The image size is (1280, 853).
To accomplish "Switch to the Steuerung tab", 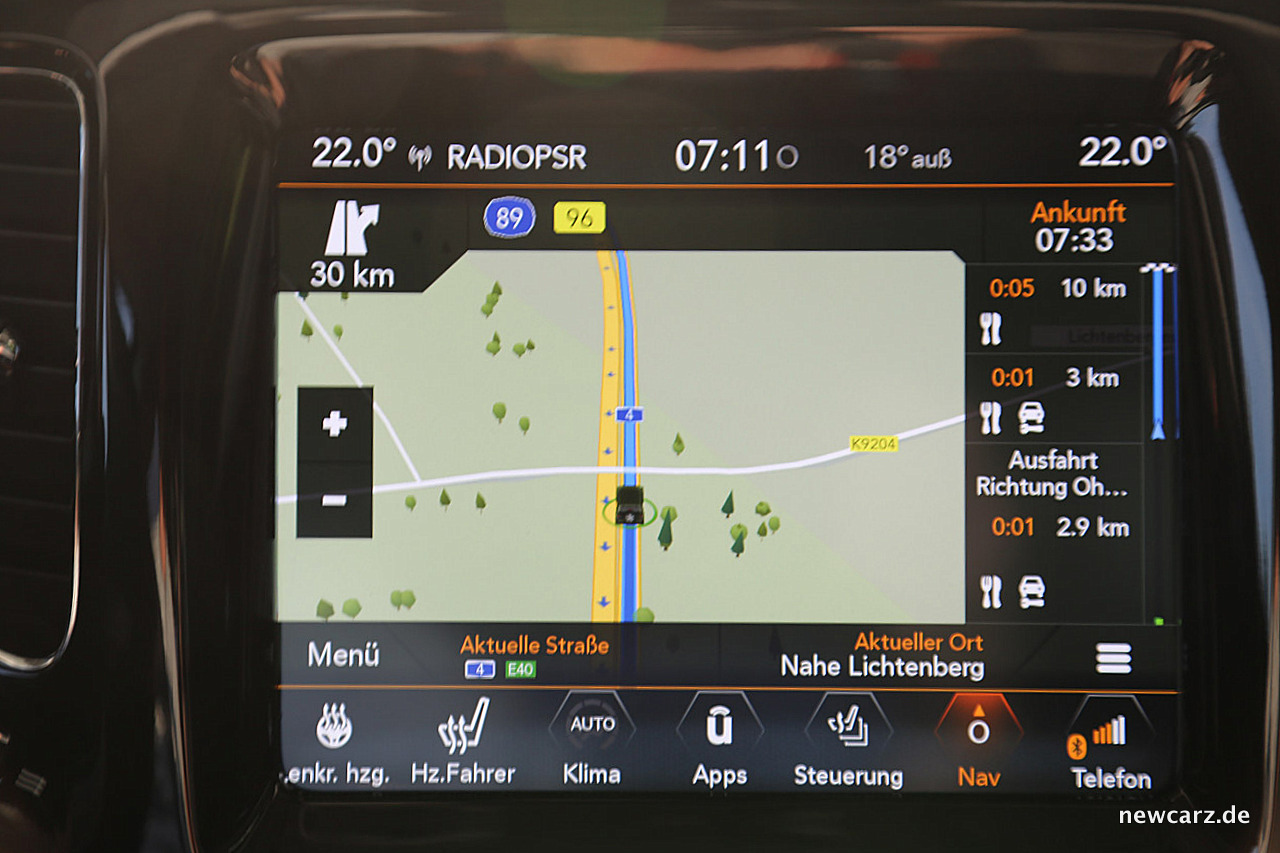I will [x=848, y=745].
